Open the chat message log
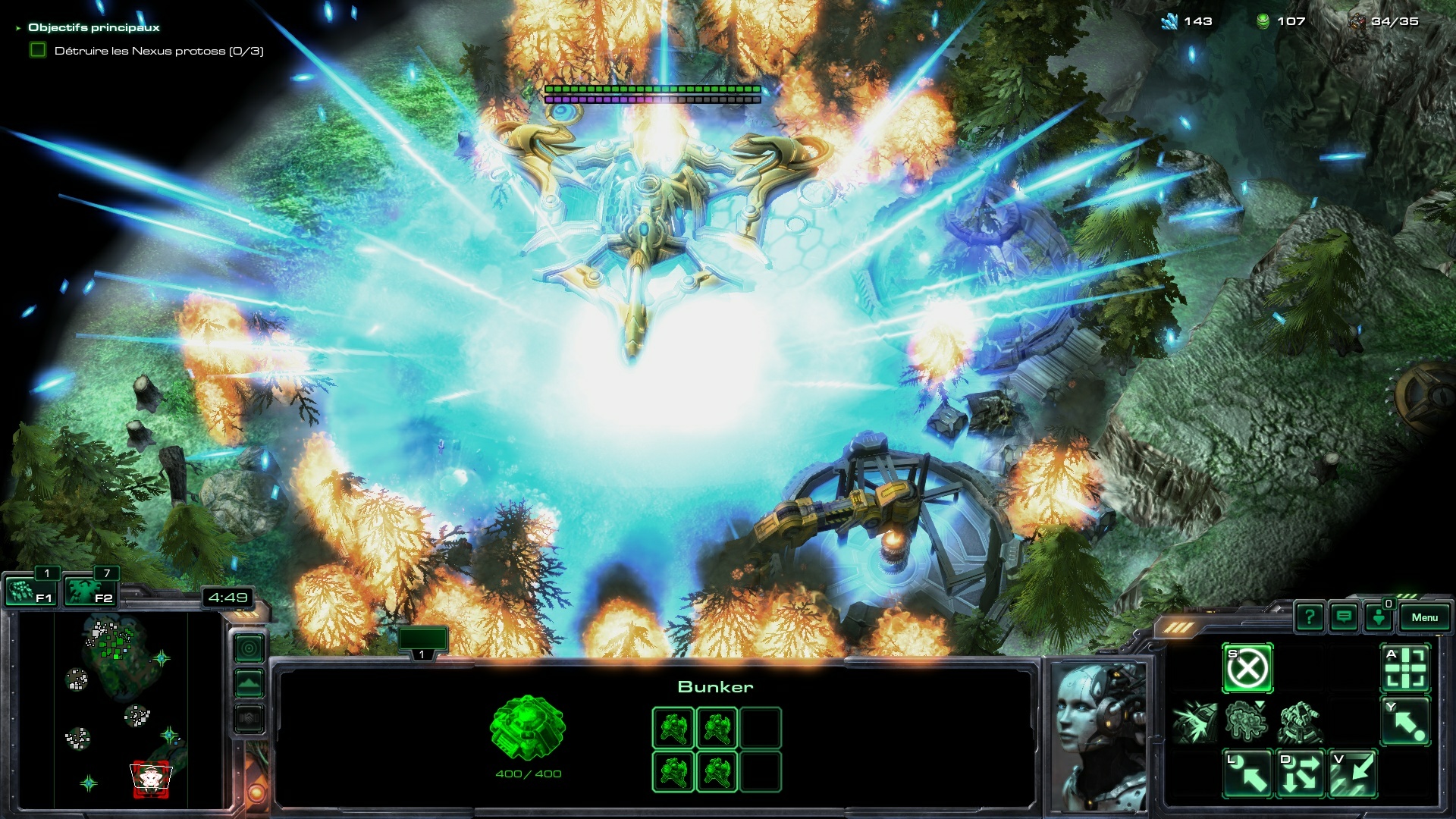The image size is (1456, 819). click(x=1344, y=617)
